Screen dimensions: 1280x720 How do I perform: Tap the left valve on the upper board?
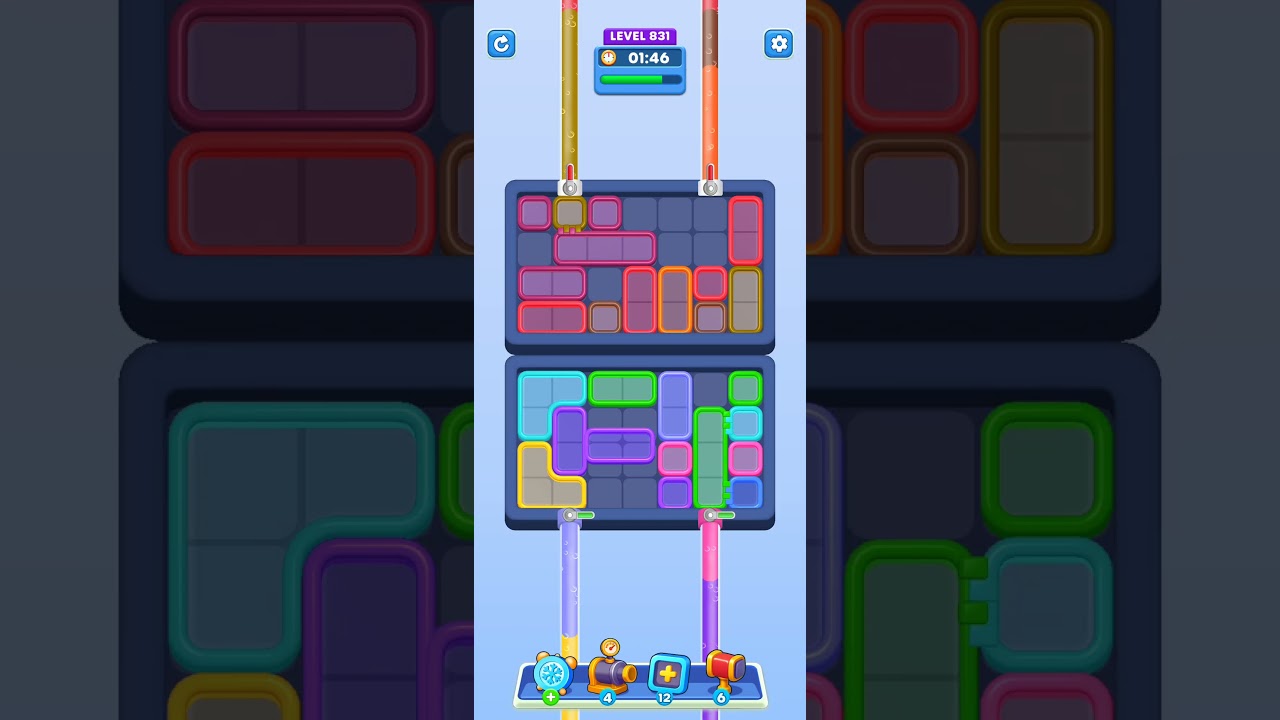click(x=570, y=187)
